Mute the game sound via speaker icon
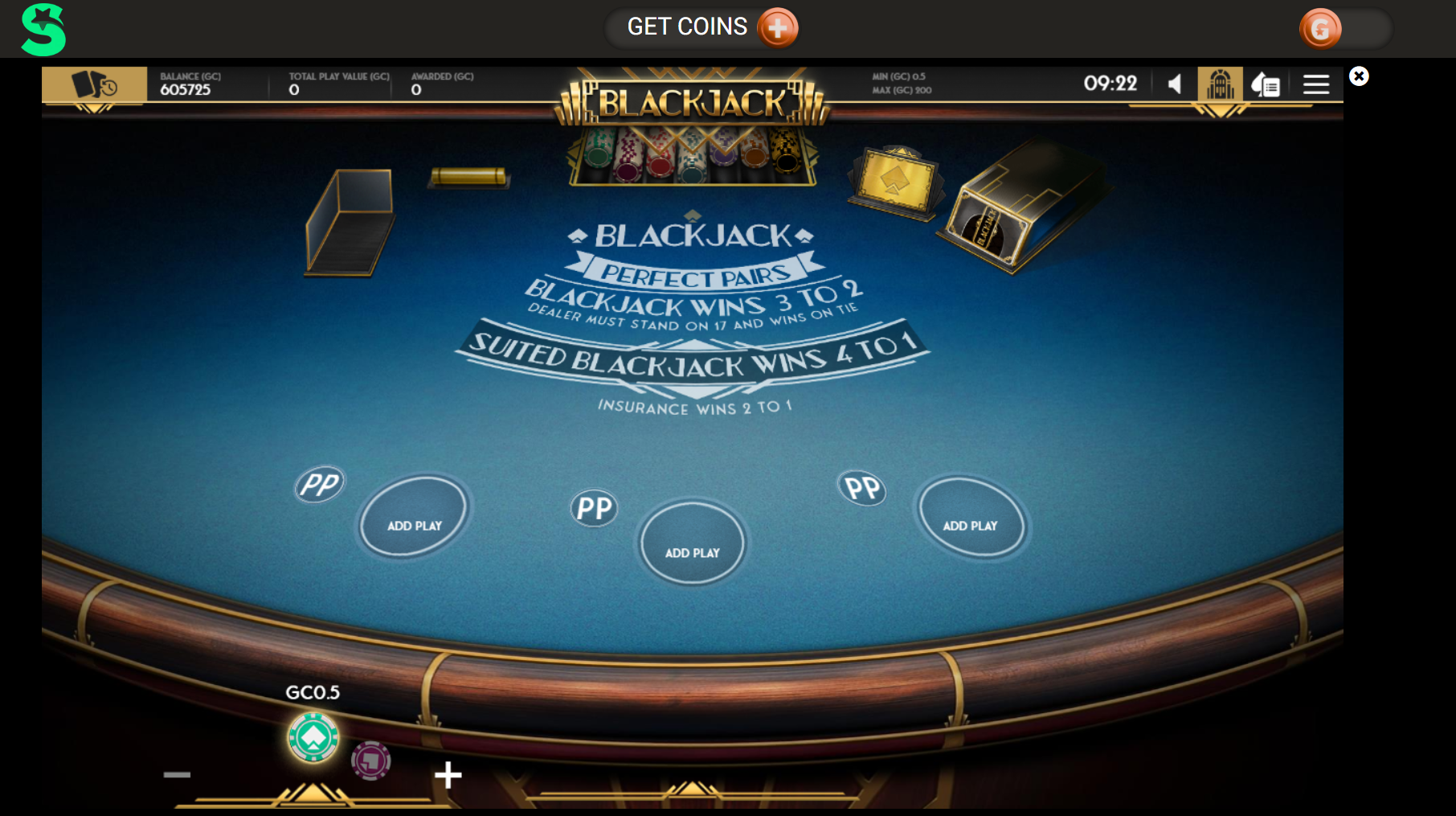The height and width of the screenshot is (816, 1456). click(x=1174, y=84)
